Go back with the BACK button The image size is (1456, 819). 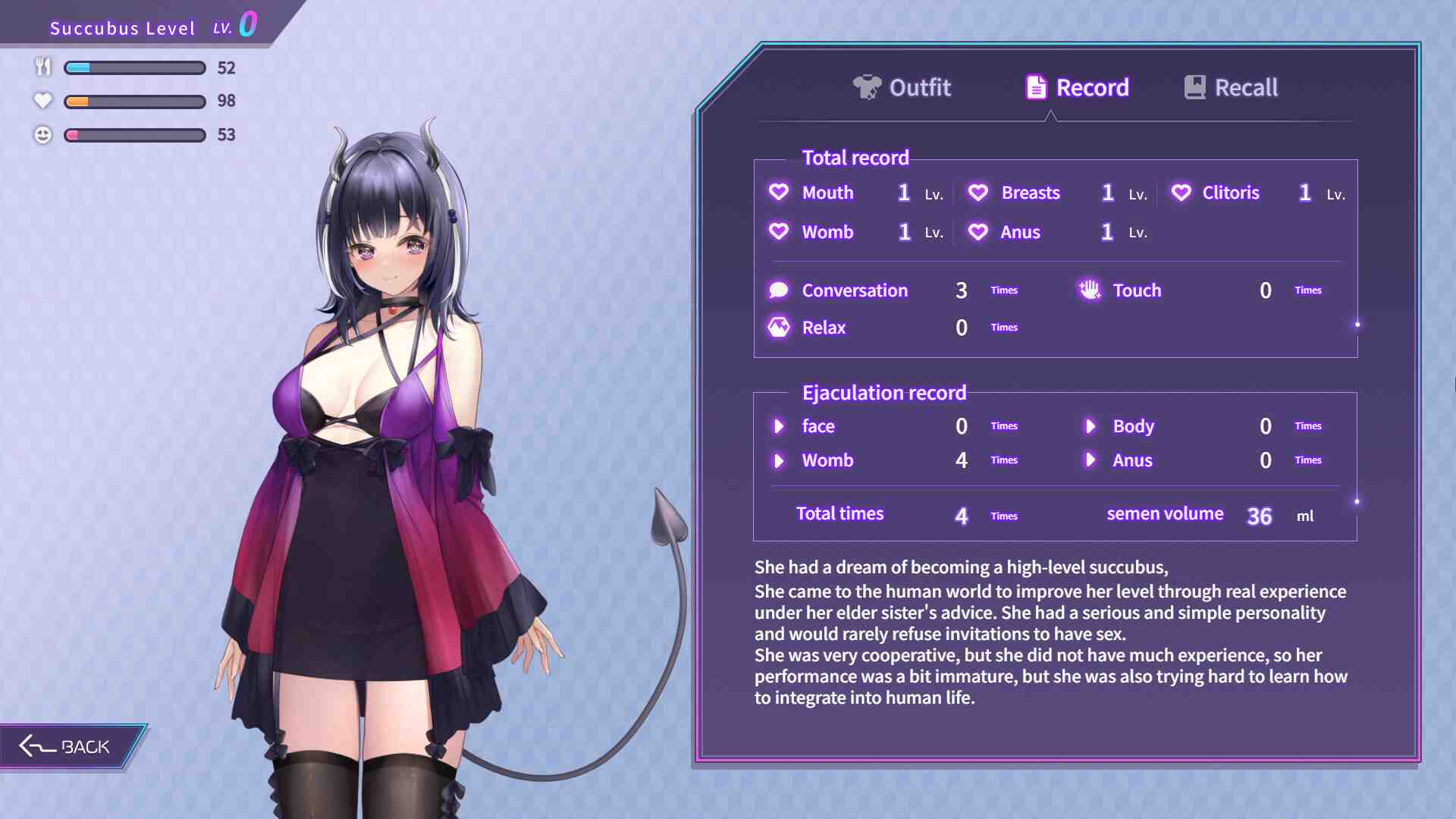pyautogui.click(x=67, y=747)
